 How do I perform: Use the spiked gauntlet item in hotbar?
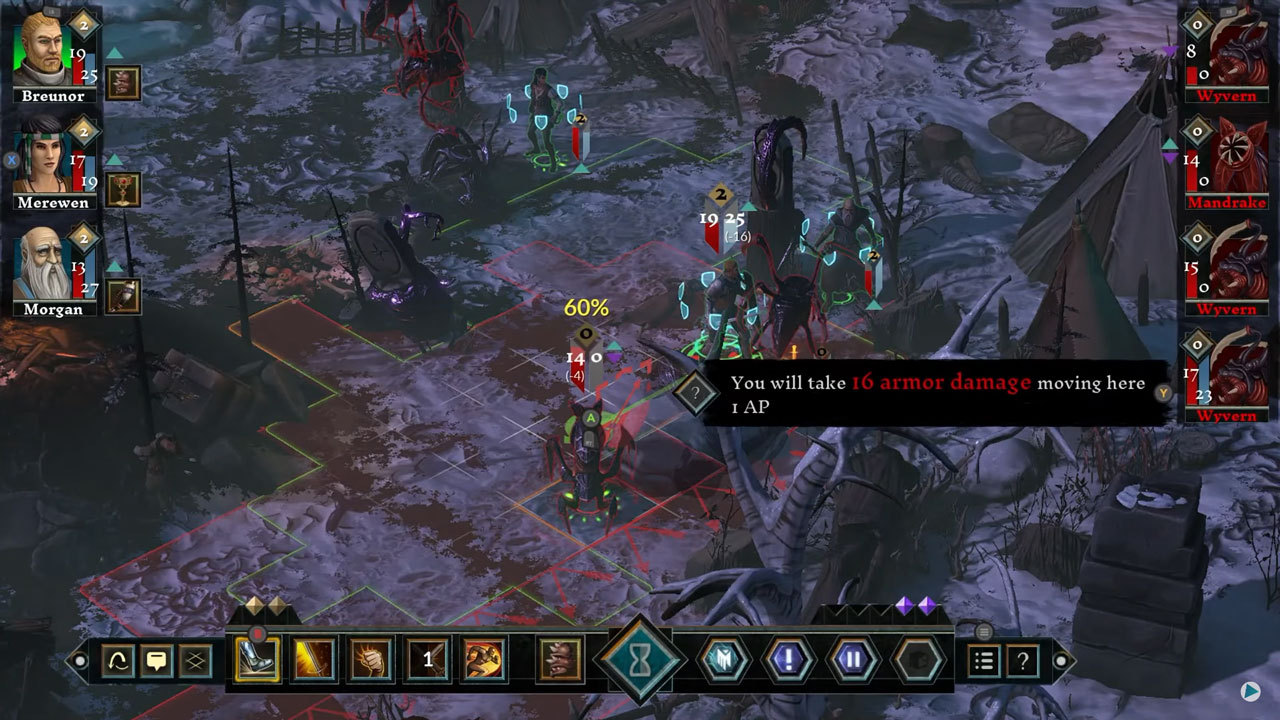coord(561,660)
